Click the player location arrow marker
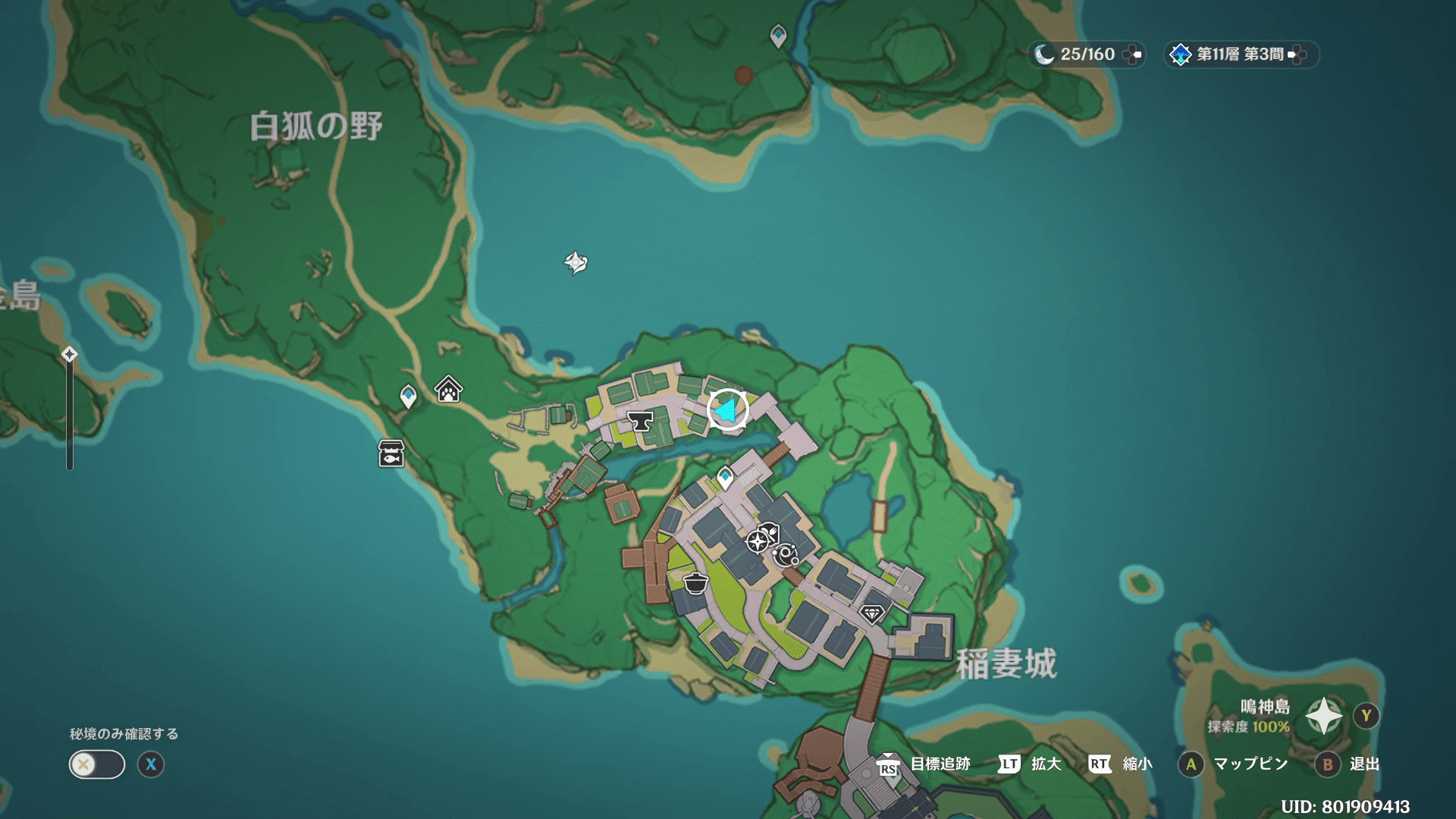The height and width of the screenshot is (819, 1456). [727, 410]
